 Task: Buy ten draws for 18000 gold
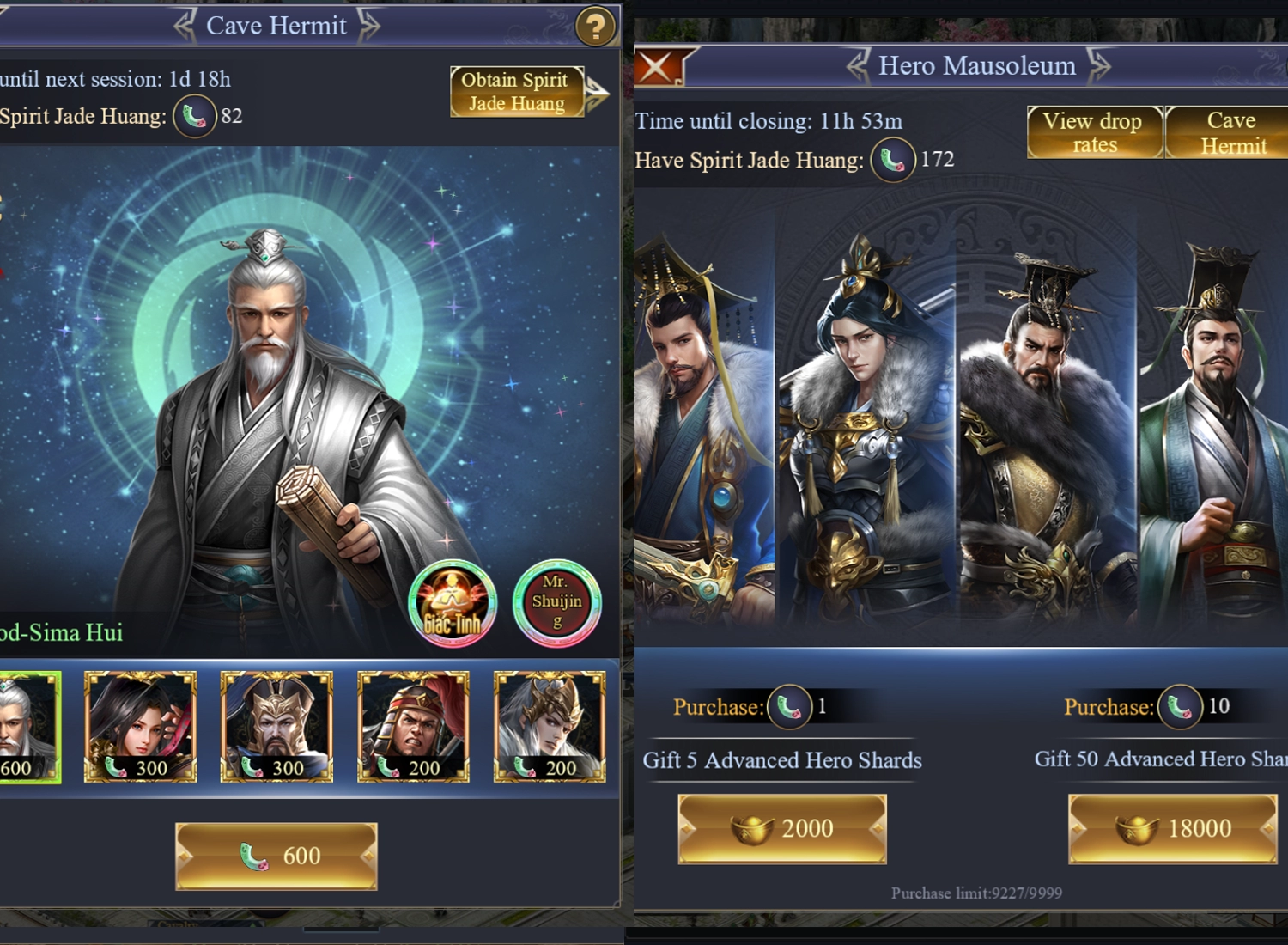pos(1173,828)
